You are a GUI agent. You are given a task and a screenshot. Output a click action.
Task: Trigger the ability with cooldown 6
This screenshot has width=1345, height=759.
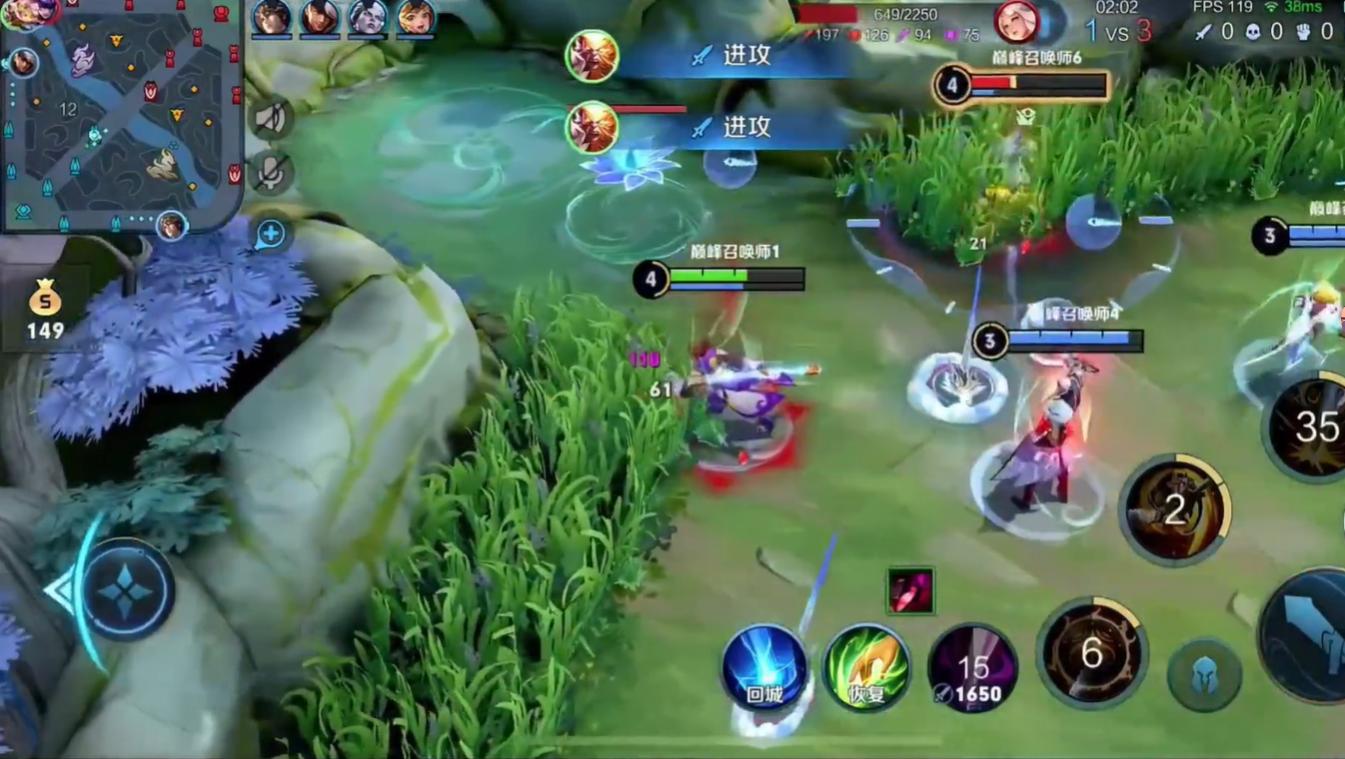[1091, 654]
